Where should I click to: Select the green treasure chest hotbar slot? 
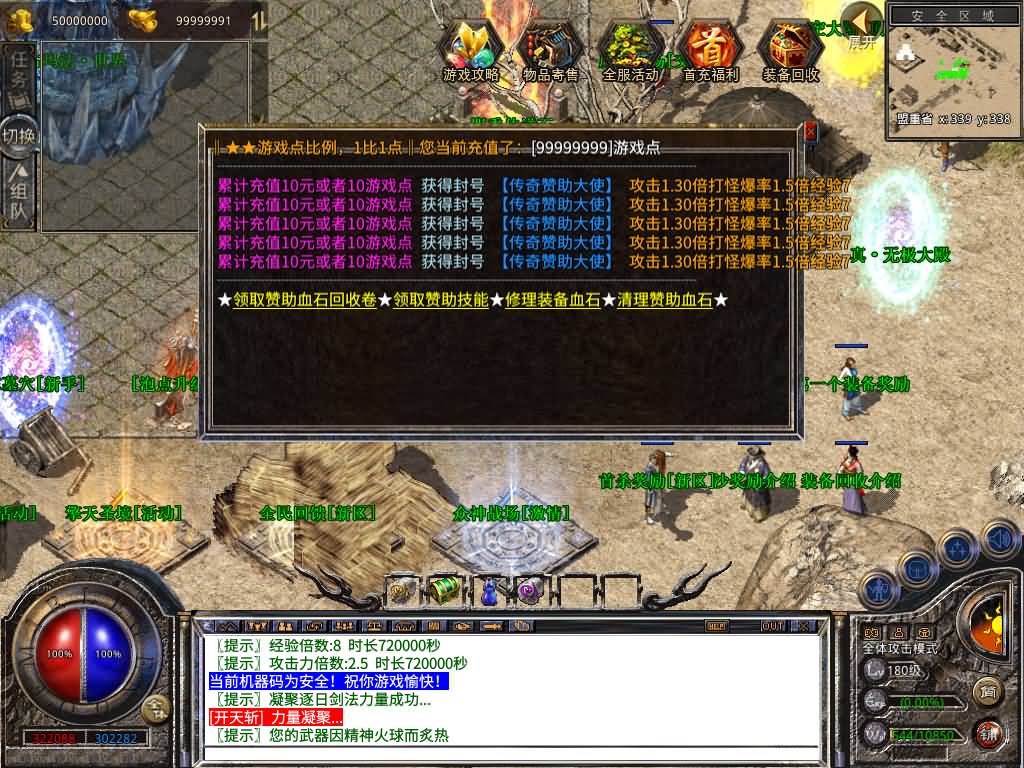[444, 591]
